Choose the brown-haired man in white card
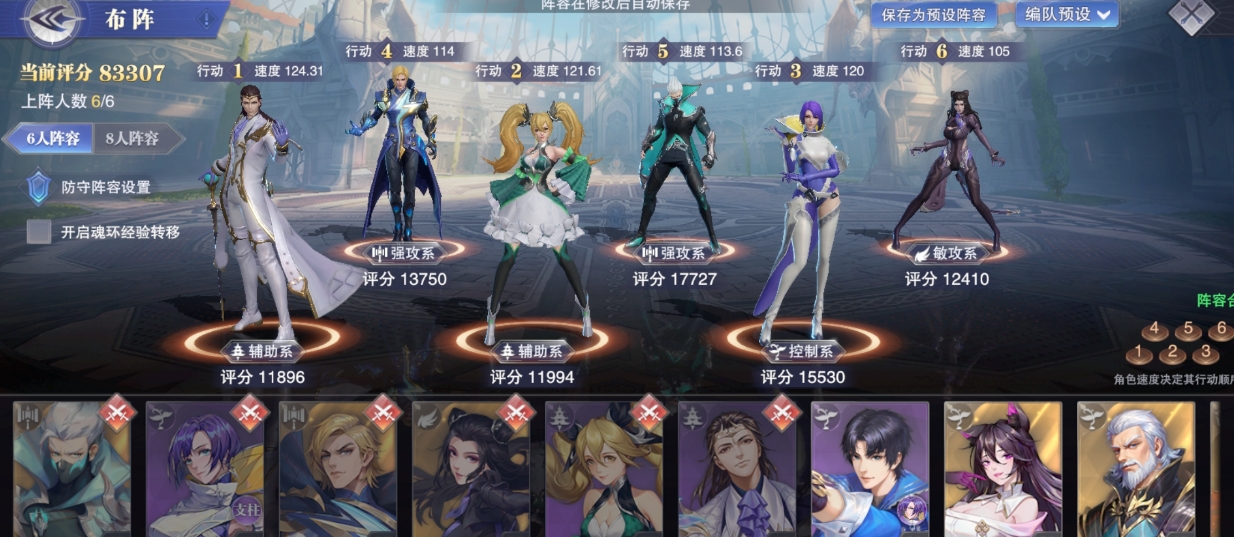The width and height of the screenshot is (1234, 537). click(x=737, y=469)
